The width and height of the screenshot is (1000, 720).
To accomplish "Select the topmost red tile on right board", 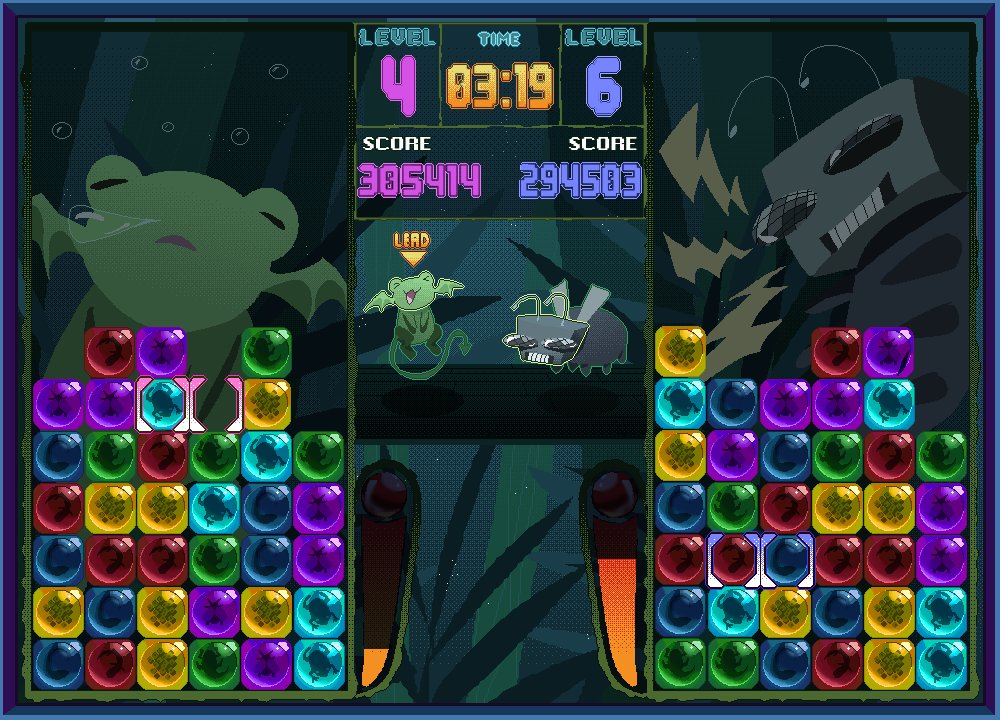I will [837, 352].
